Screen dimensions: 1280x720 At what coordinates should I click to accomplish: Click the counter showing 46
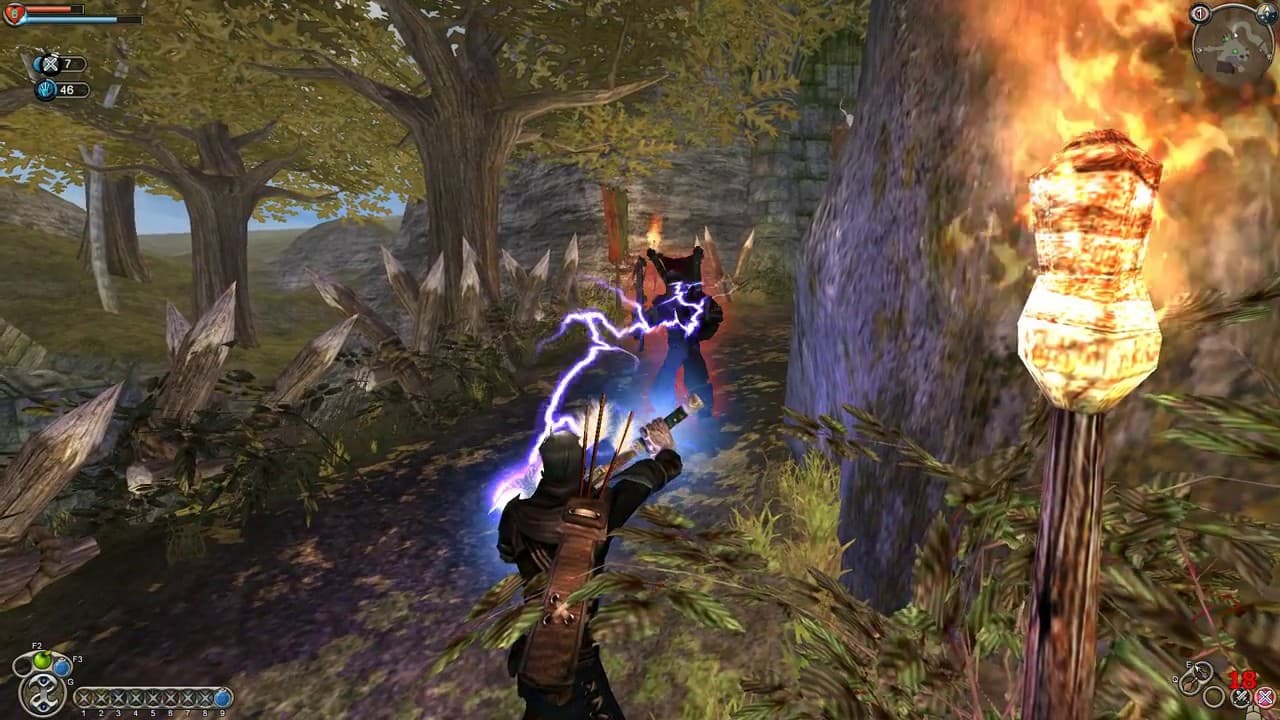67,89
